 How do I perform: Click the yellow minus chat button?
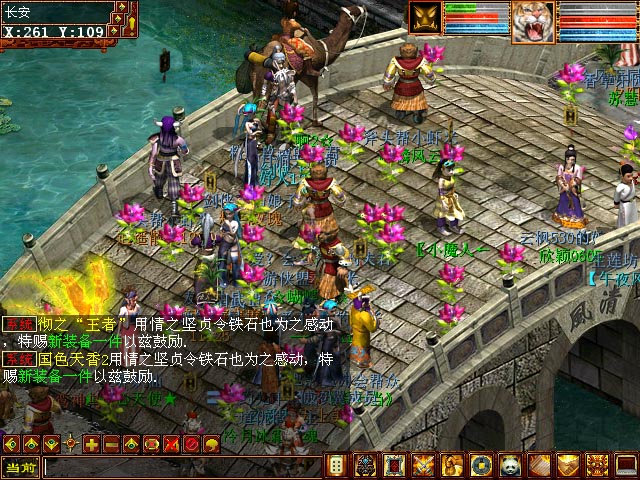pos(111,443)
